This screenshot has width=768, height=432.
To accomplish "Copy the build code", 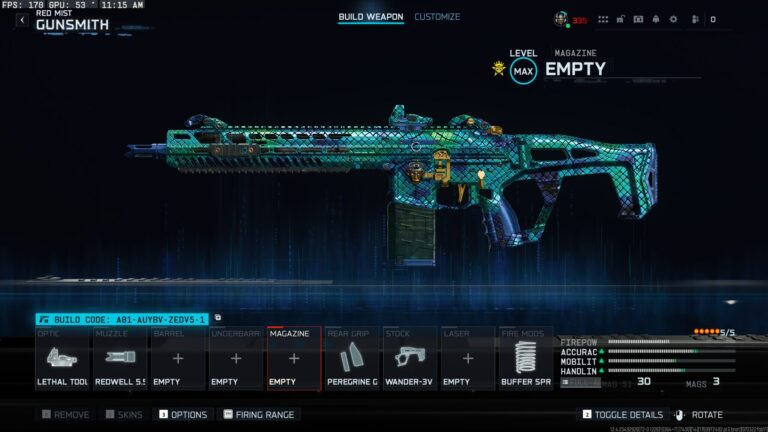I will click(218, 318).
